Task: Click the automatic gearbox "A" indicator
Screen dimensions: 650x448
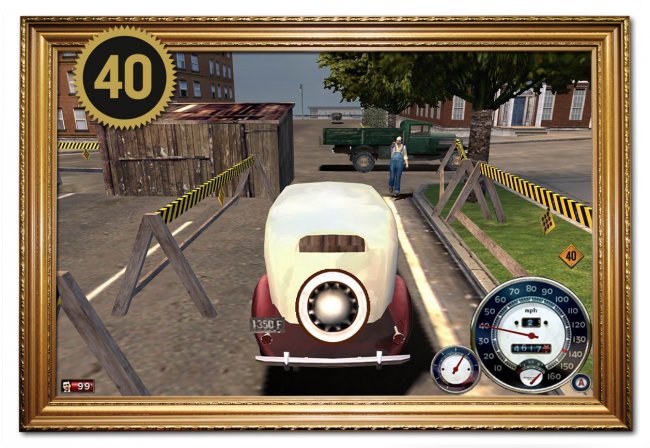Action: (580, 381)
